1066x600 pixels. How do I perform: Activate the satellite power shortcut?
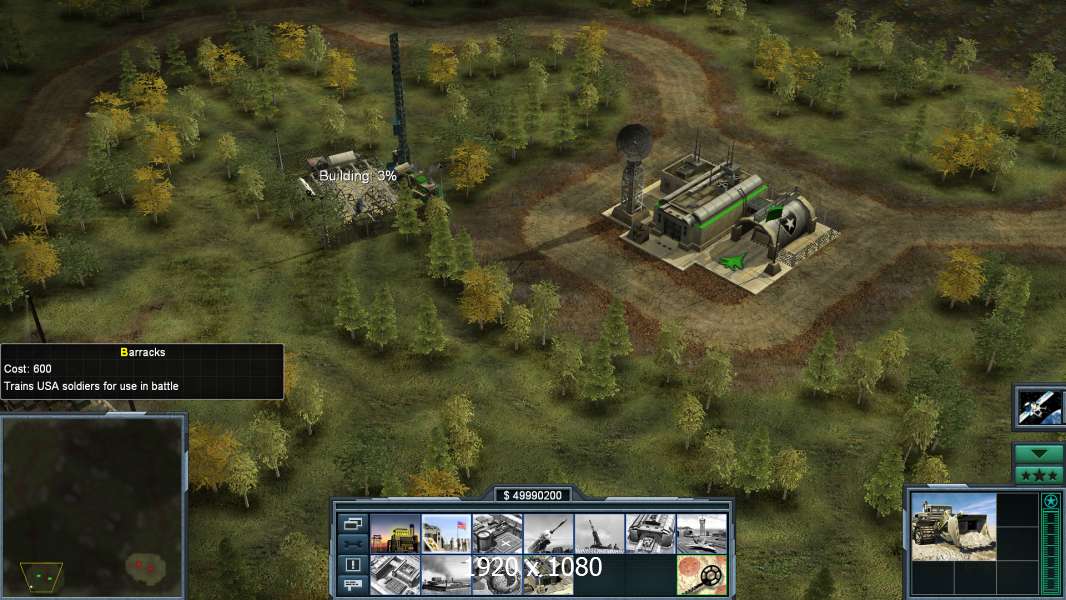click(1040, 406)
